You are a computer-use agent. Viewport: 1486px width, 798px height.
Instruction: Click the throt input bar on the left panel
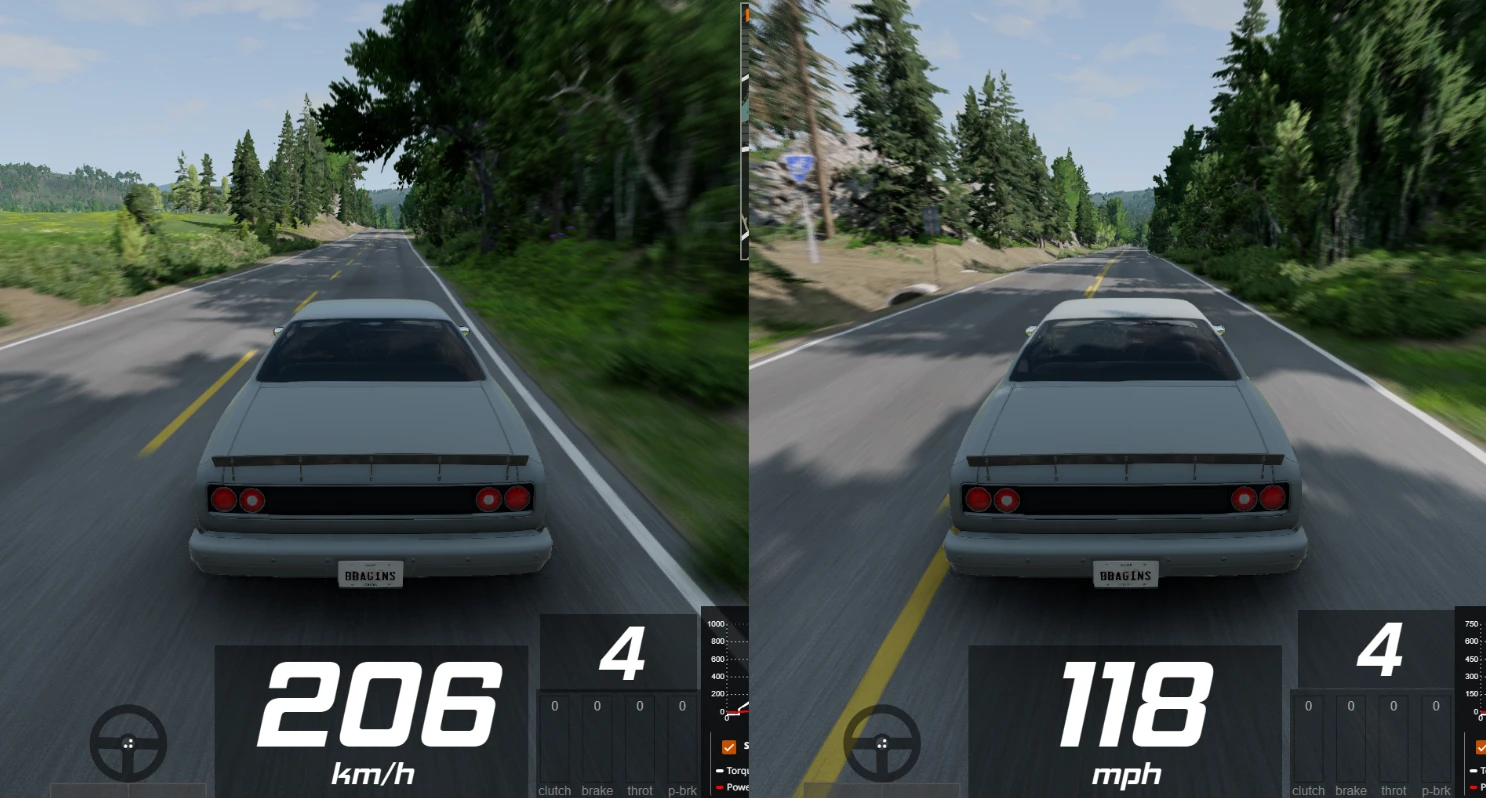click(x=639, y=735)
